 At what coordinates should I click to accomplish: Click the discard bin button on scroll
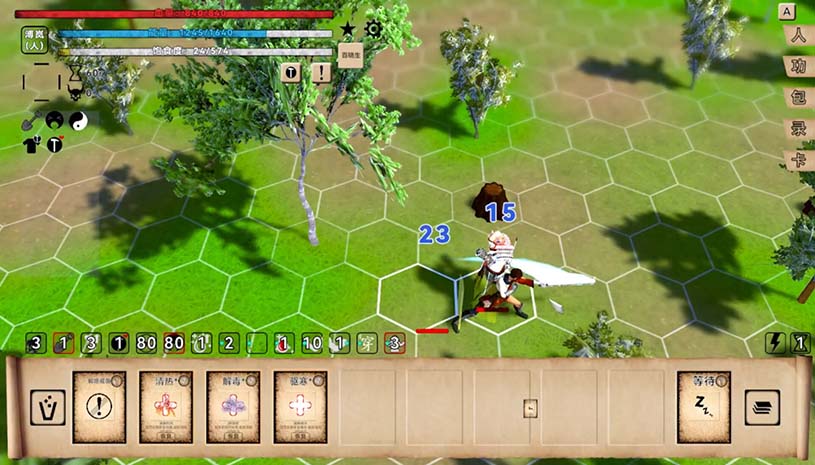[x=47, y=407]
